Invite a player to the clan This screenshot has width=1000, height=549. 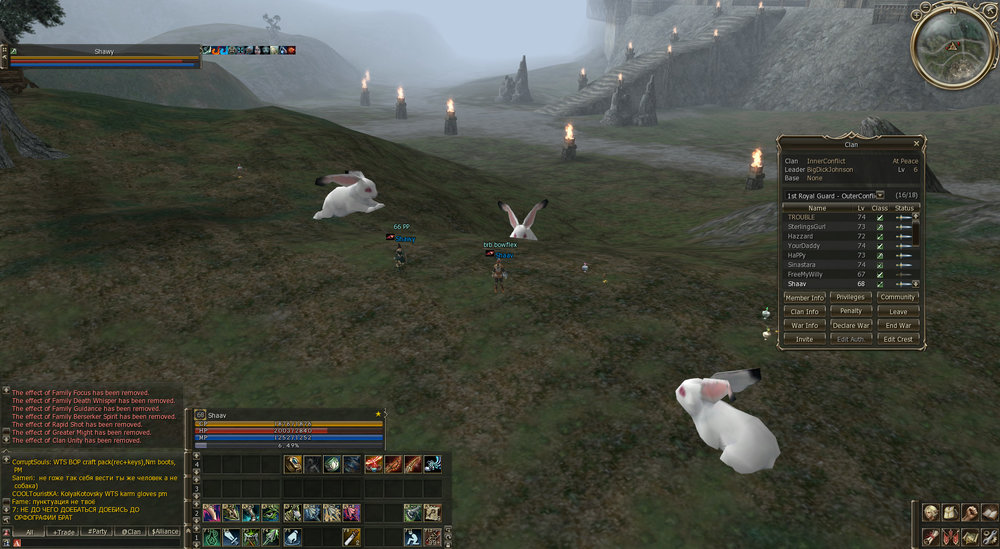pyautogui.click(x=804, y=339)
